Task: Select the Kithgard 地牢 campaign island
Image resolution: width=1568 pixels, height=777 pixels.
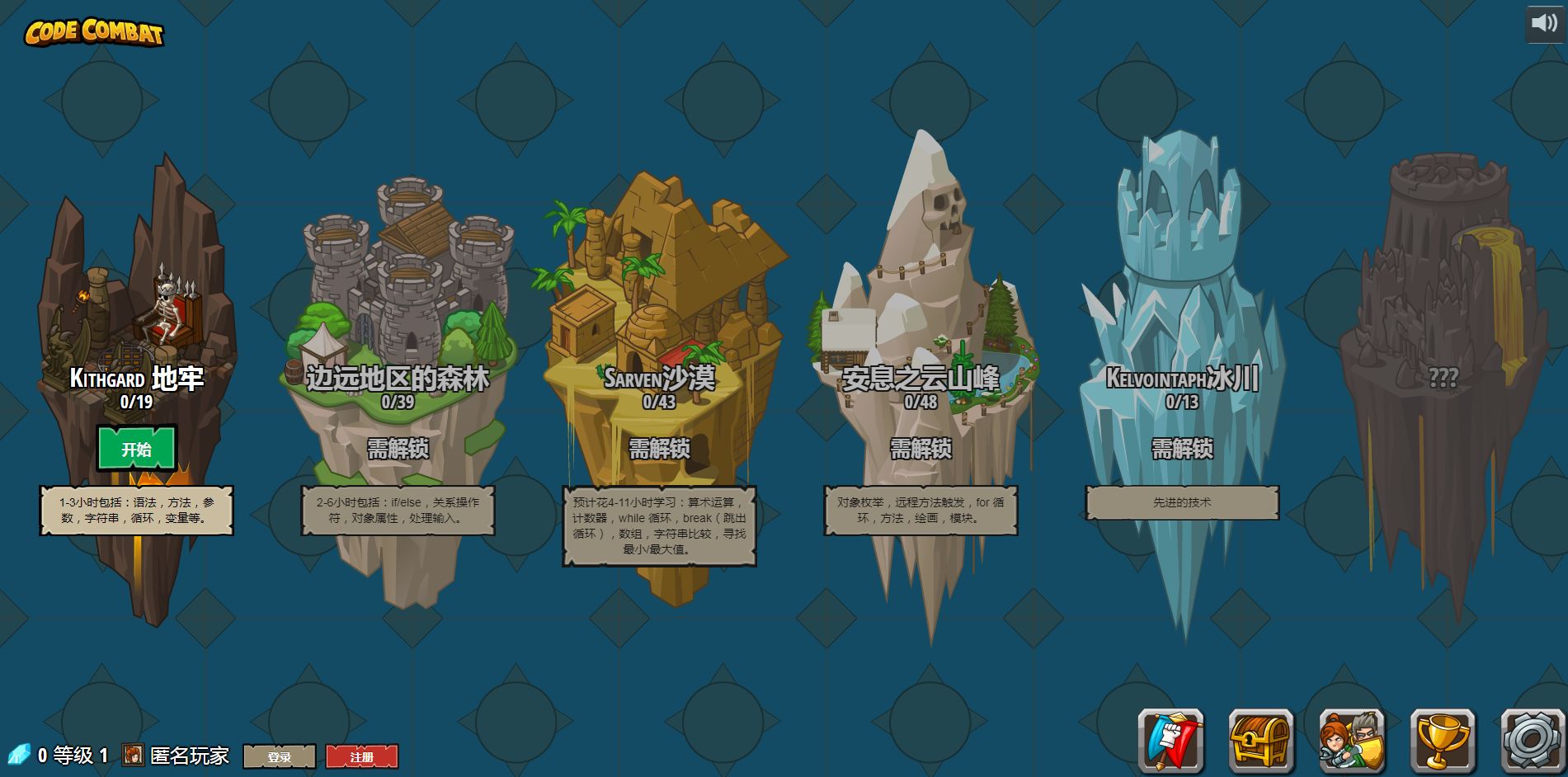Action: tap(137, 330)
